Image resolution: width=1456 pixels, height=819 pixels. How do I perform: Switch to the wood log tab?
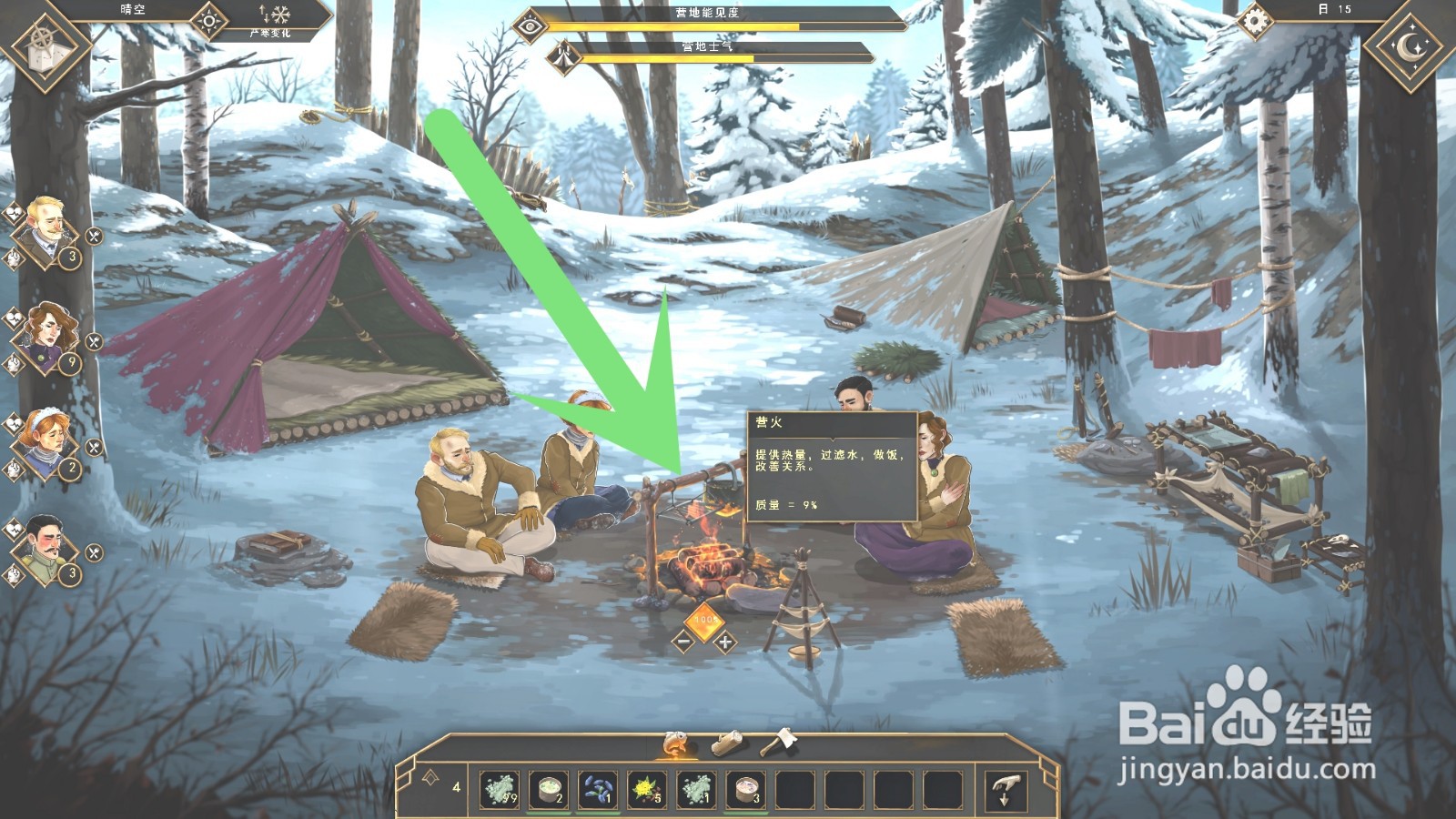727,744
